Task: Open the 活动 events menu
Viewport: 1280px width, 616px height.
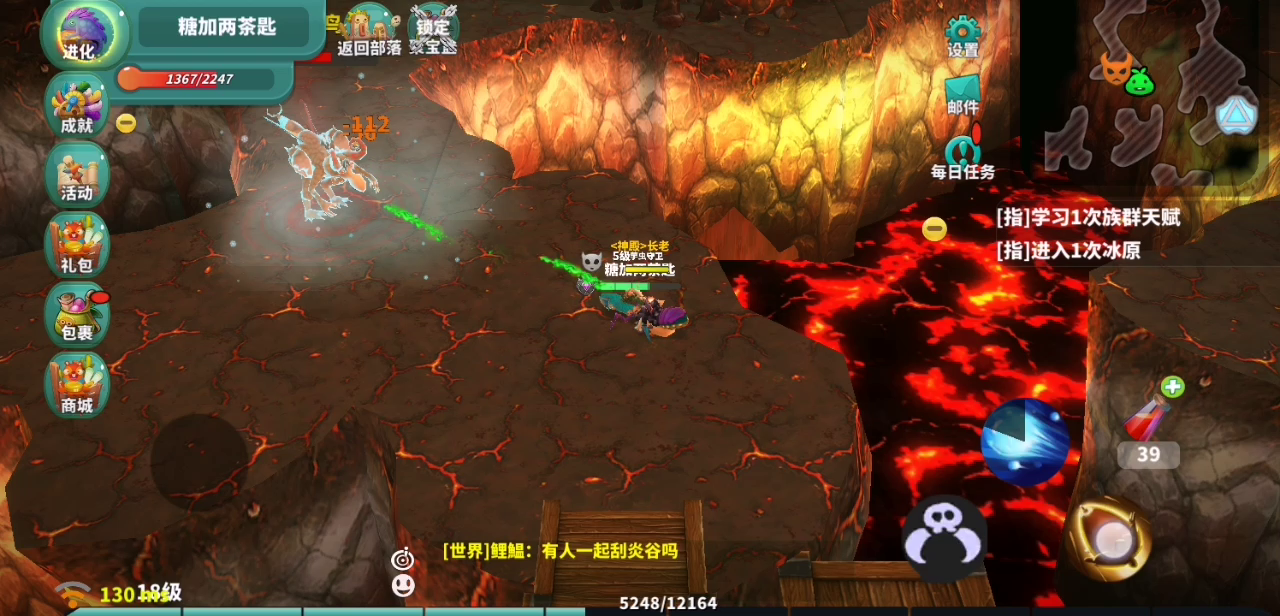Action: 77,174
